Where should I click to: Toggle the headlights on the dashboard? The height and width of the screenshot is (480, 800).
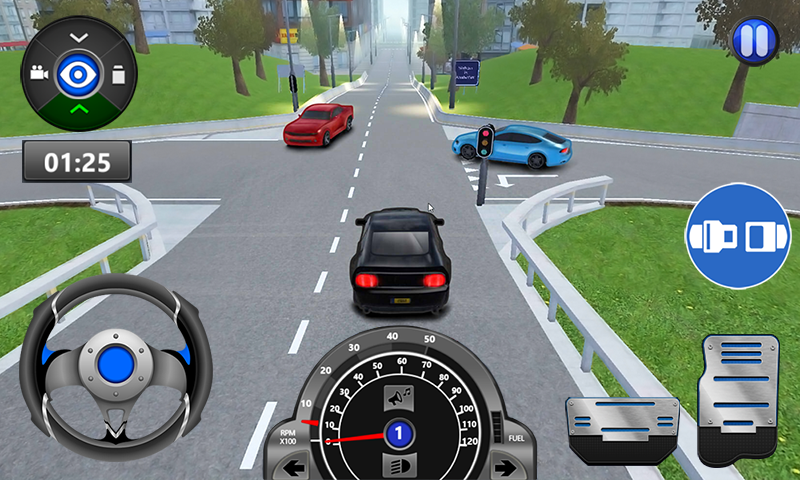399,464
